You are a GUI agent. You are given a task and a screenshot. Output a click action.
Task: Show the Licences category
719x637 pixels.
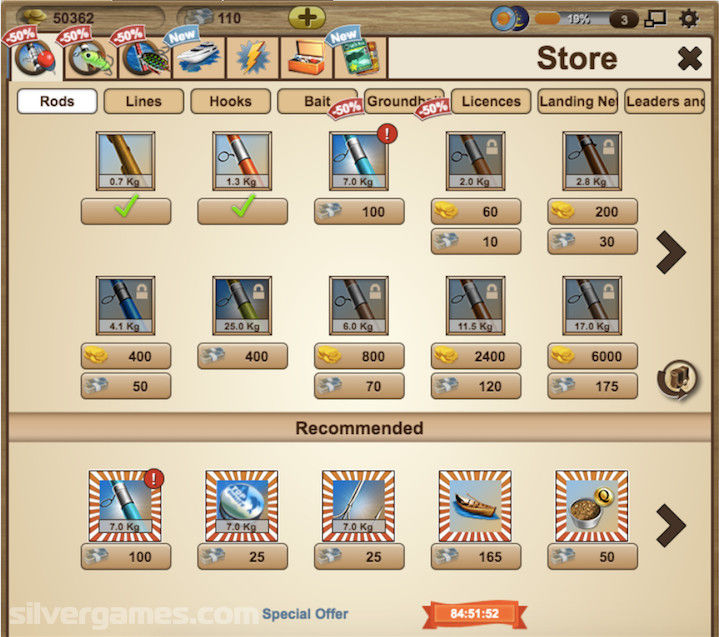(x=491, y=101)
